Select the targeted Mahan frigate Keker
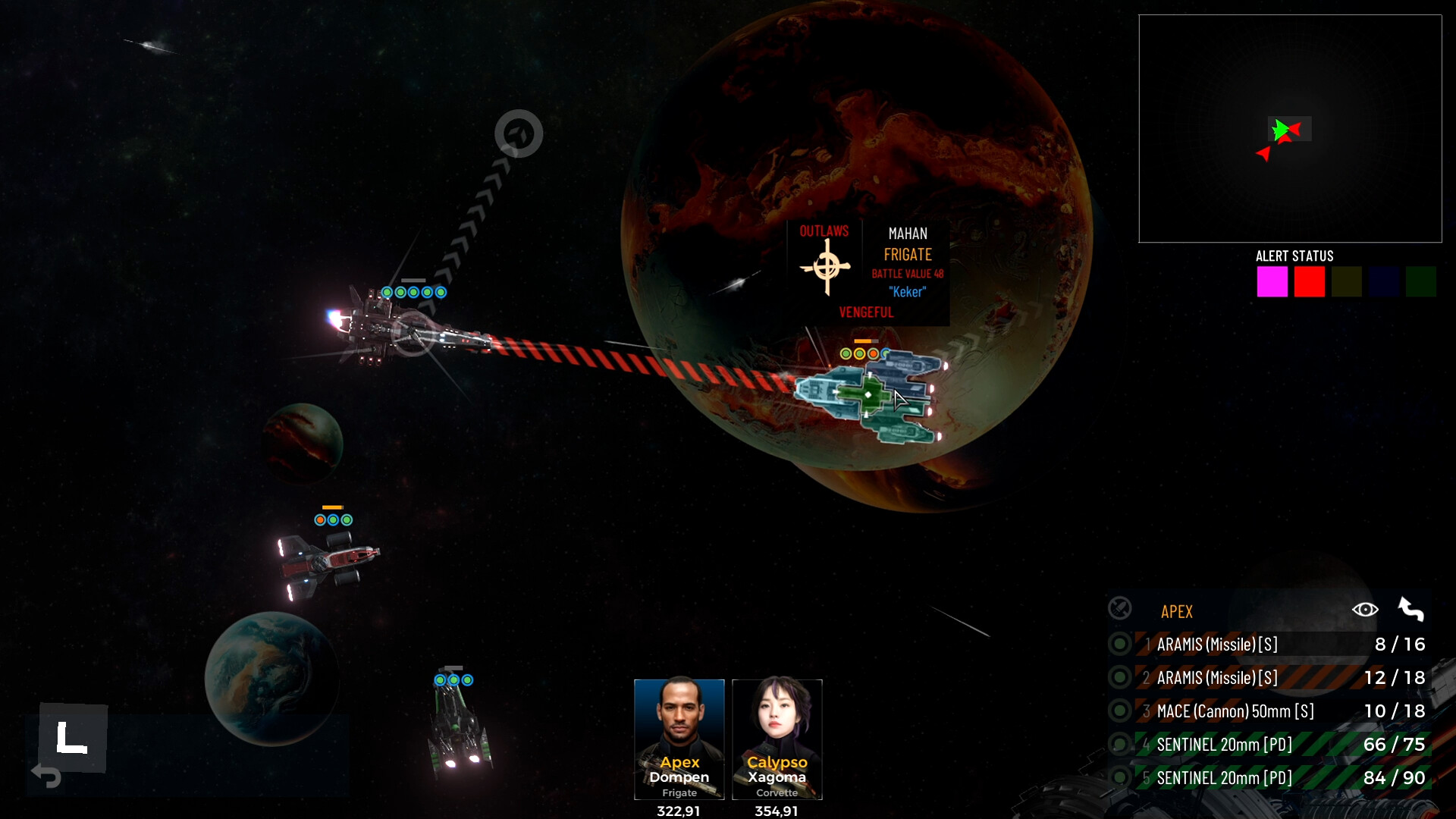The width and height of the screenshot is (1456, 819). coord(868,395)
